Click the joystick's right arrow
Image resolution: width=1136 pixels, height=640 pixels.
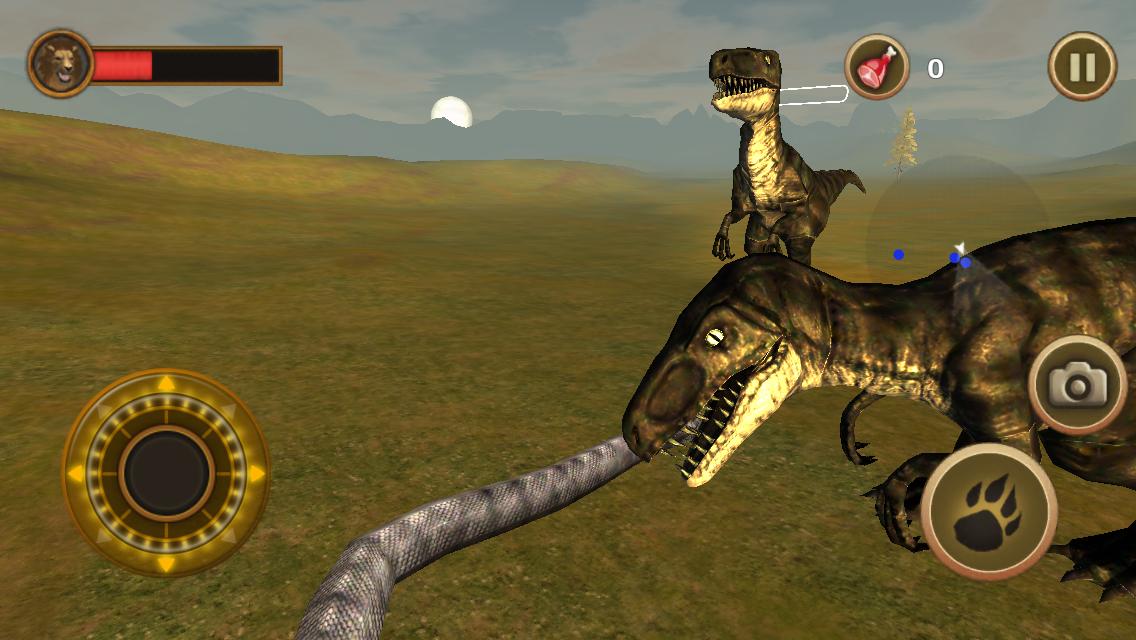pos(256,472)
